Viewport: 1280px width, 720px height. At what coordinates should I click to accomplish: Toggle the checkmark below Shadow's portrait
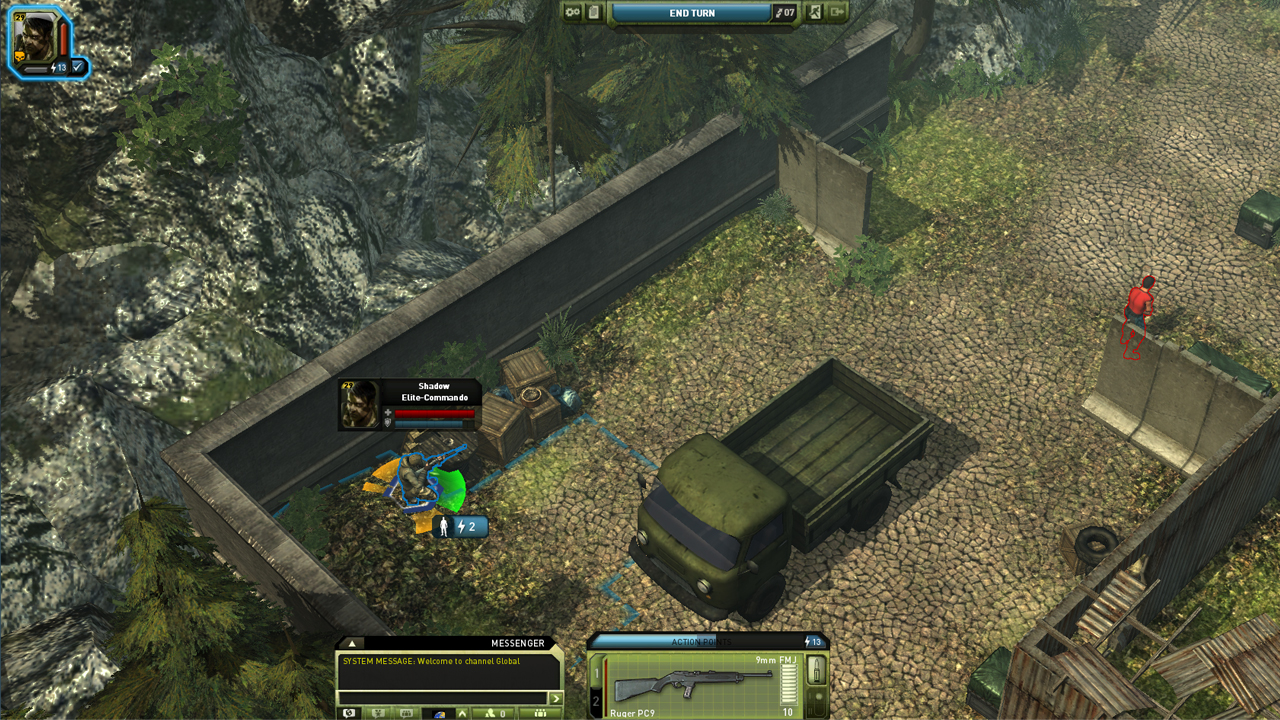(76, 68)
